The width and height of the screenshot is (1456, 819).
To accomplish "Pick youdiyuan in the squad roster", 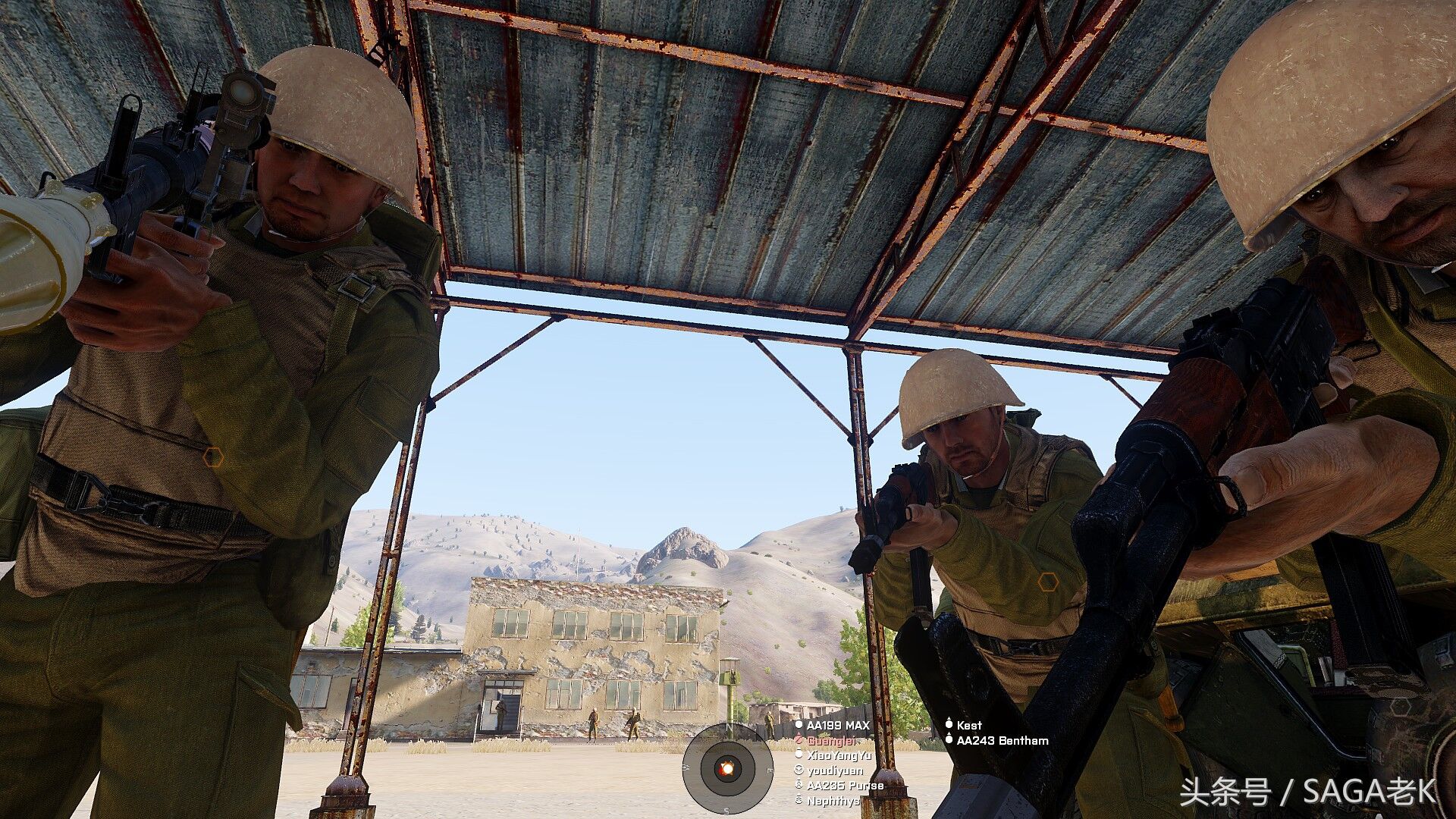I will 834,770.
